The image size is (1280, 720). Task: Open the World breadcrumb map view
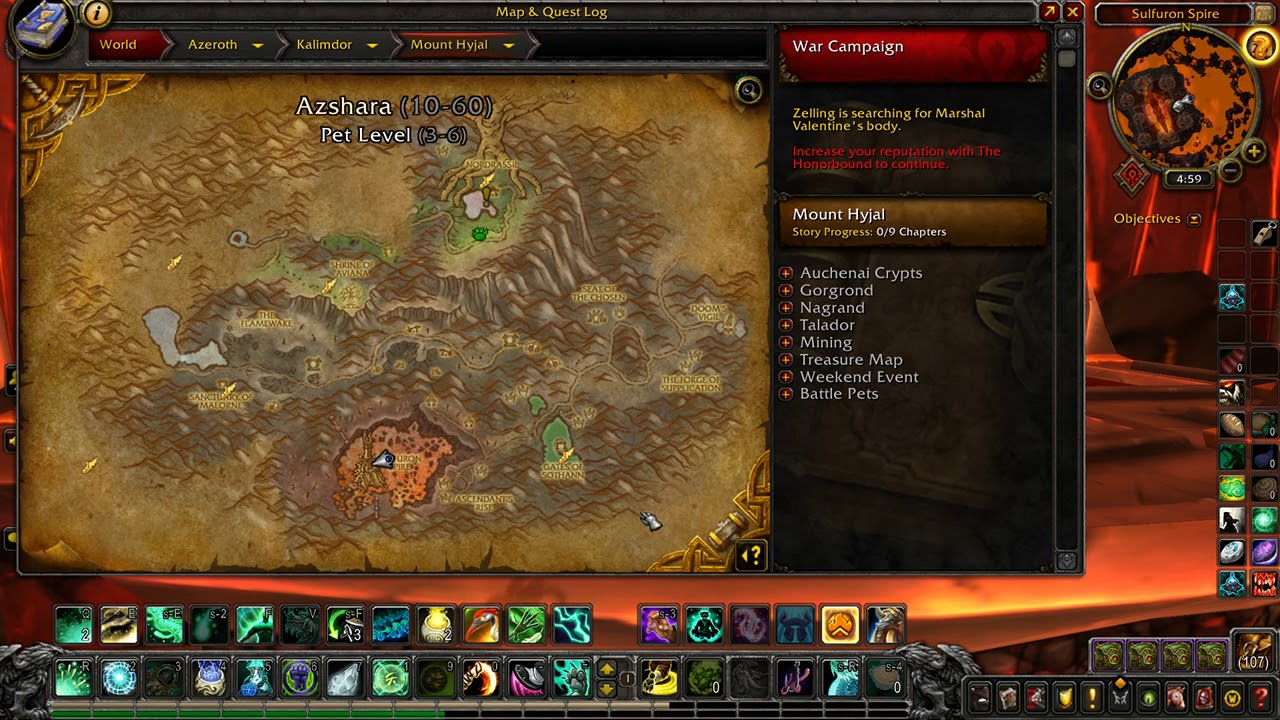tap(118, 45)
